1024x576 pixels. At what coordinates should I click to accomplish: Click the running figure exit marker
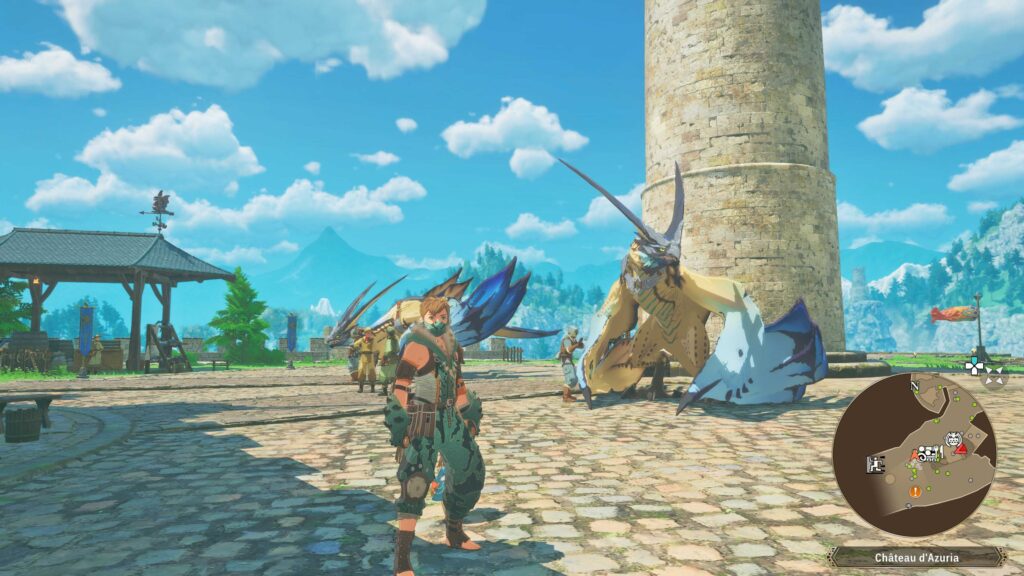[x=875, y=464]
